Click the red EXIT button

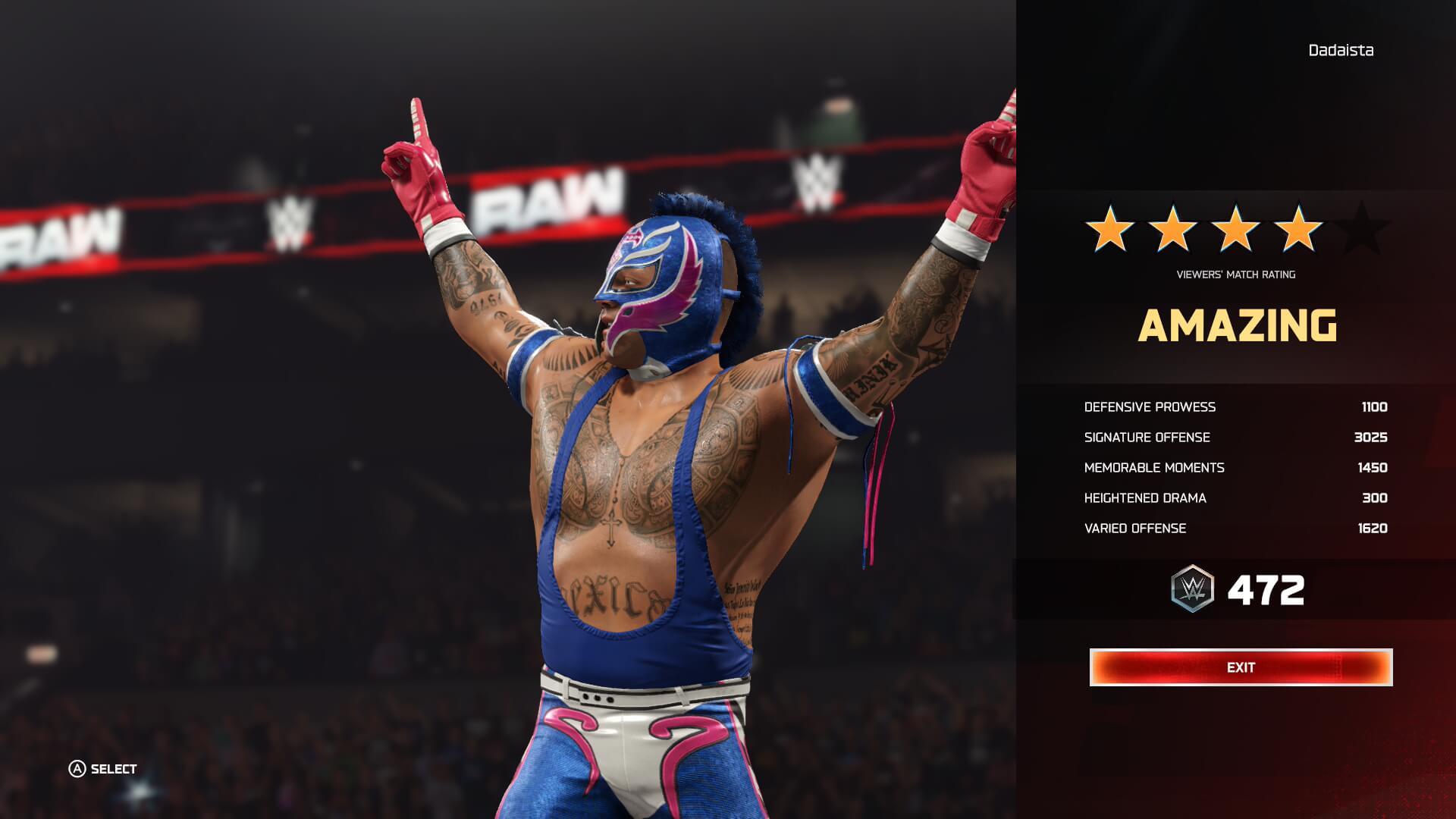(x=1241, y=667)
